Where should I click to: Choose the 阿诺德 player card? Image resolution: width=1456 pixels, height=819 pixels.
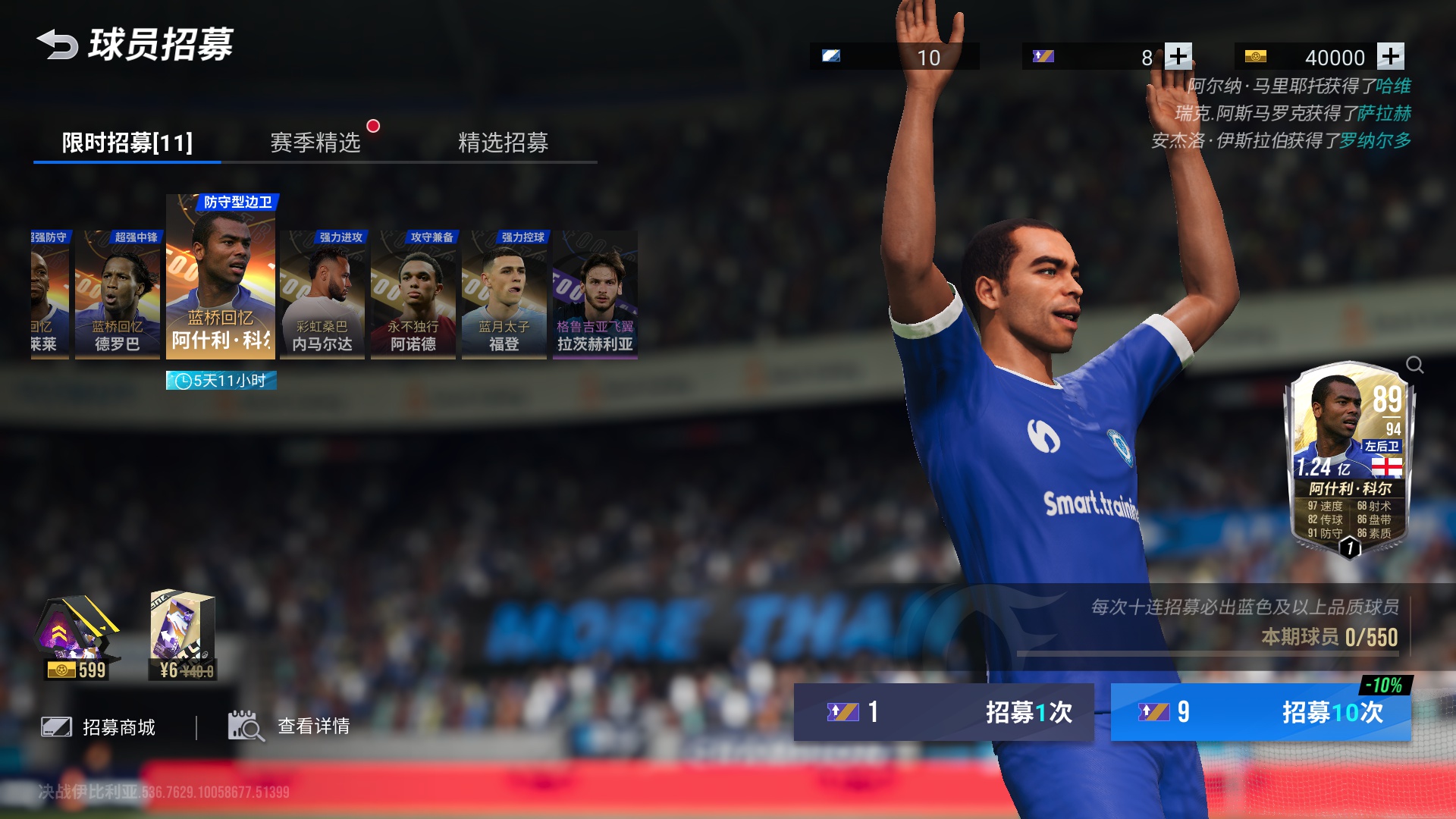click(x=413, y=294)
